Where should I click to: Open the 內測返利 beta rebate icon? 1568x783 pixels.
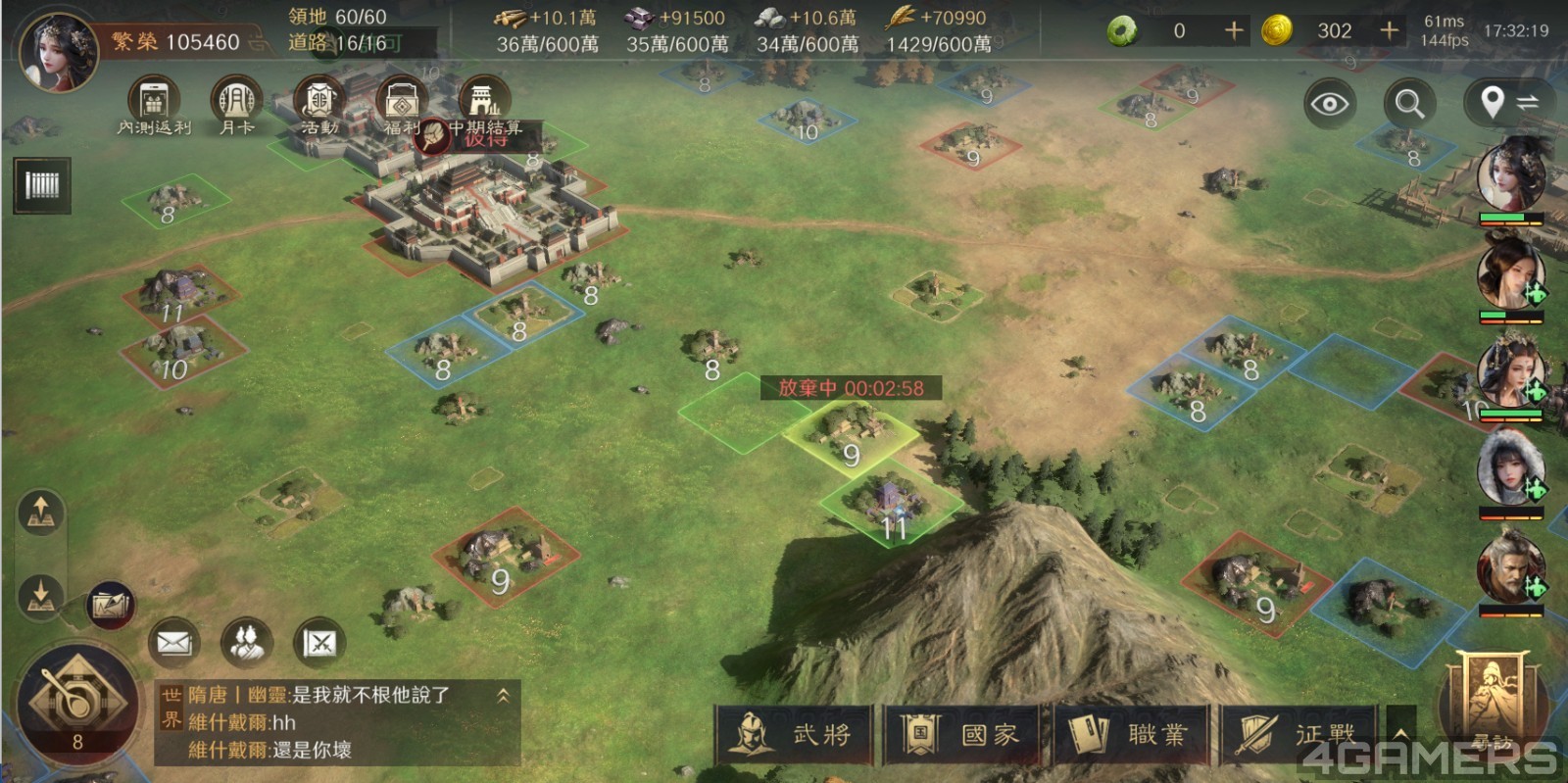[x=153, y=102]
